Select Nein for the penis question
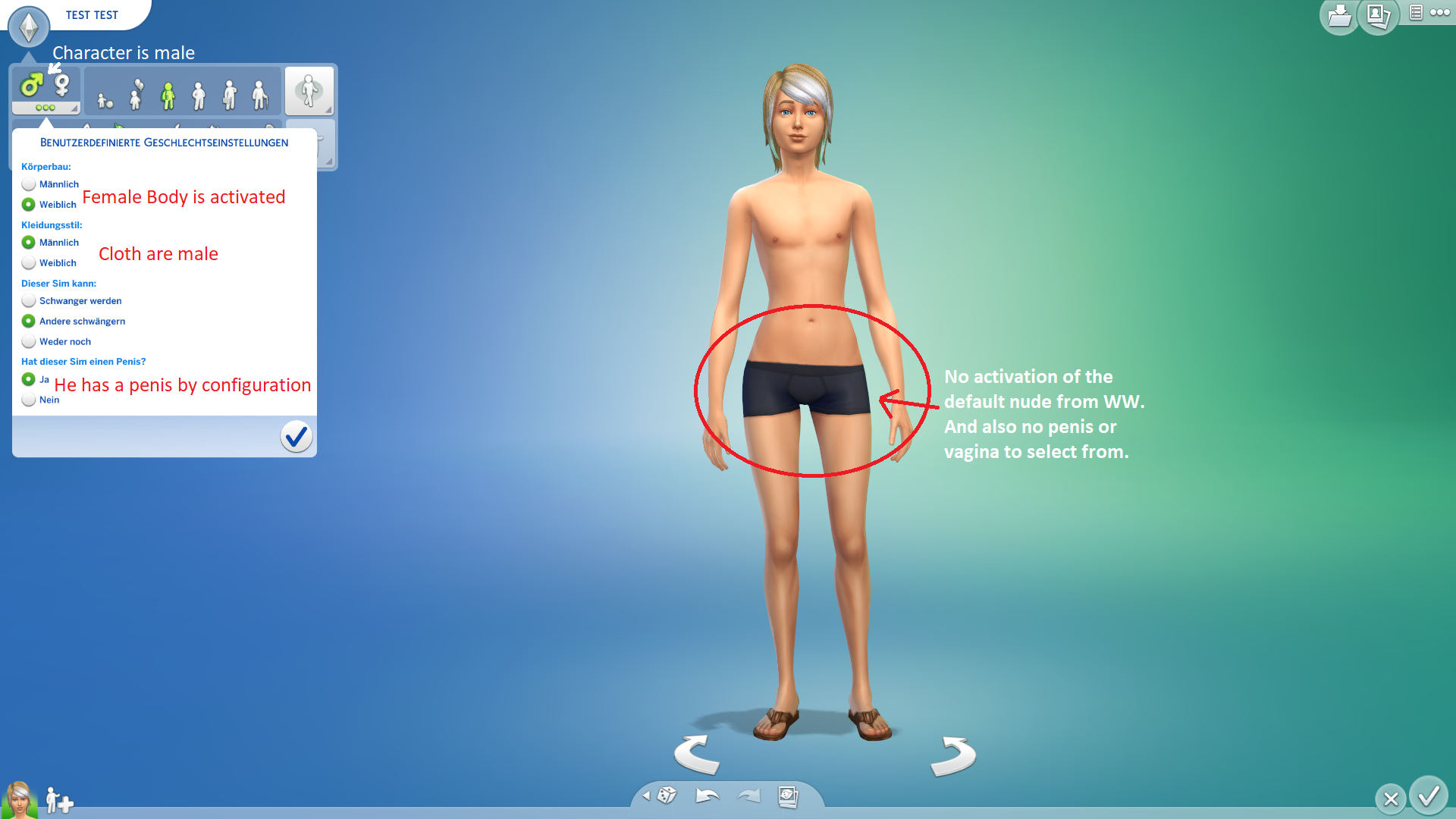The image size is (1456, 819). pos(29,400)
